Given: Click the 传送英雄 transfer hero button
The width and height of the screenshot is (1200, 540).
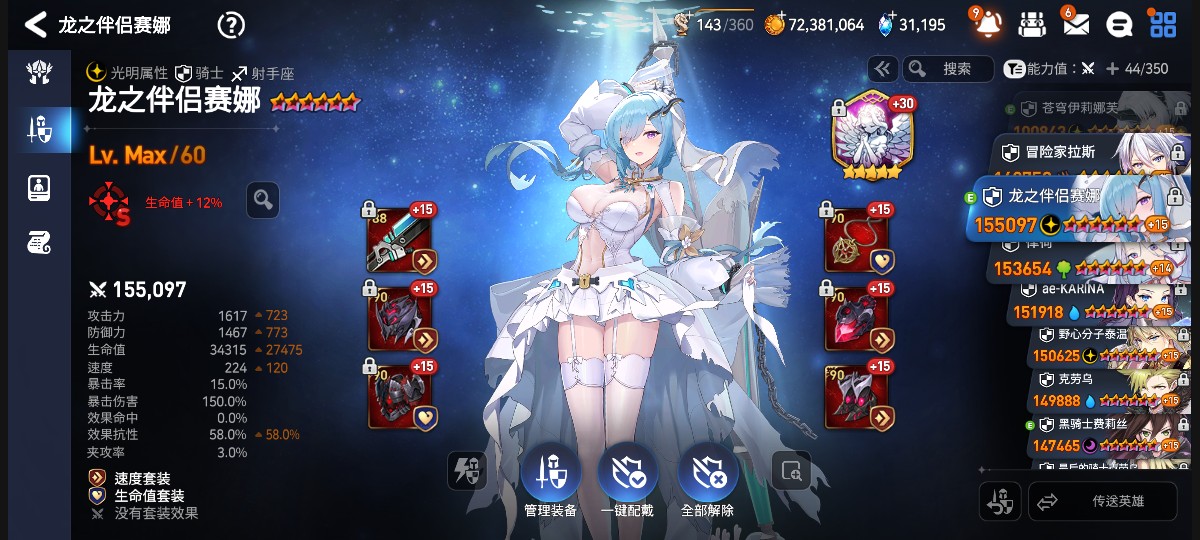Looking at the screenshot, I should tap(1102, 501).
